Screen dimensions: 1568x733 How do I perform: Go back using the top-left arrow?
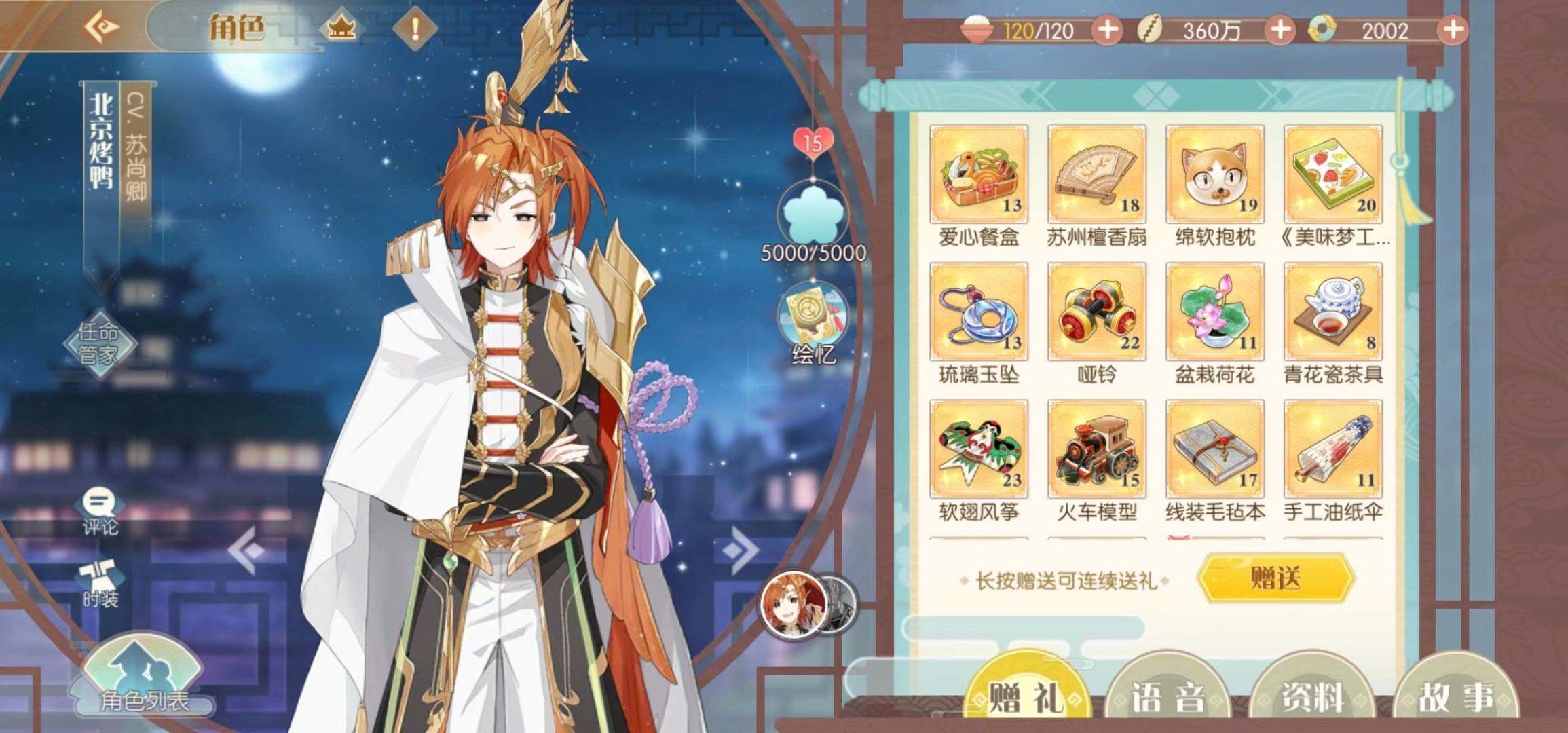[103, 28]
